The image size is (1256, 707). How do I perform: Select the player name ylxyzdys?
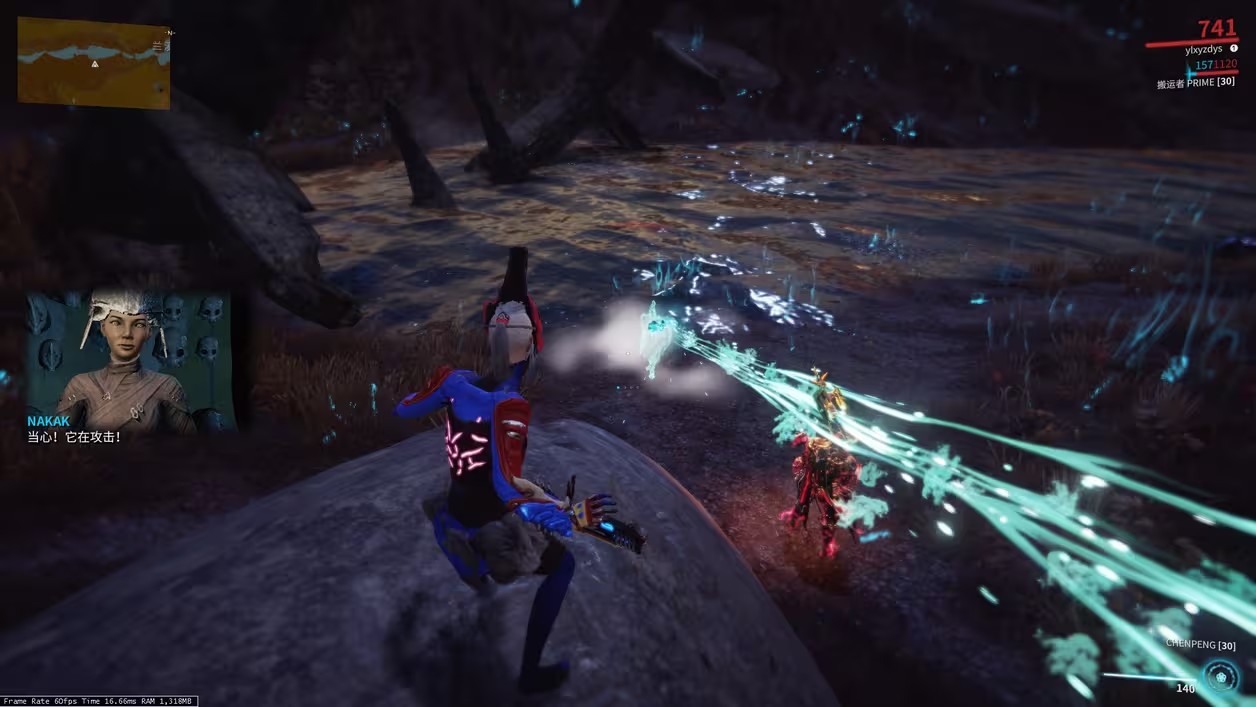[1204, 49]
